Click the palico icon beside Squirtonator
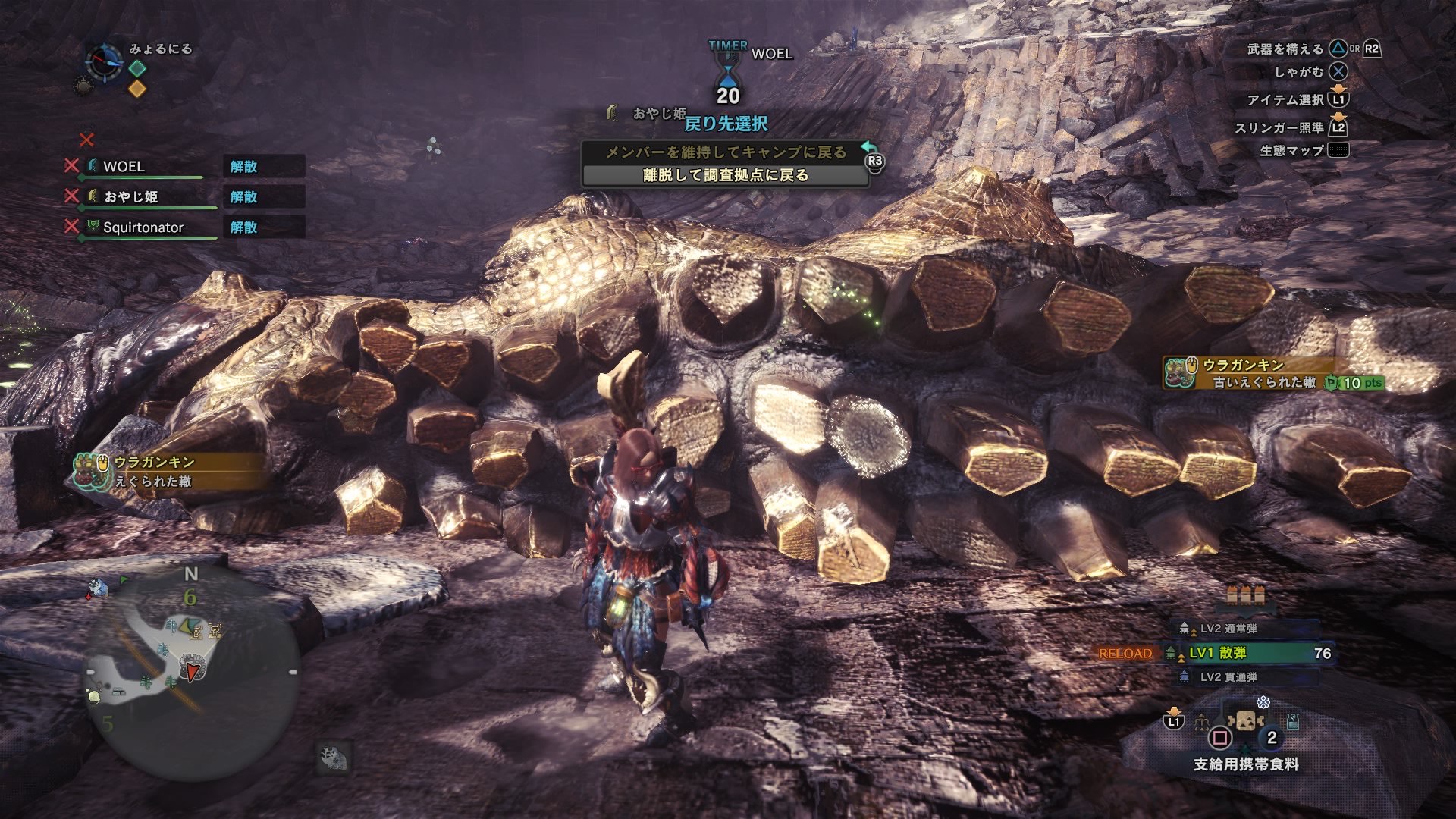 (x=92, y=226)
